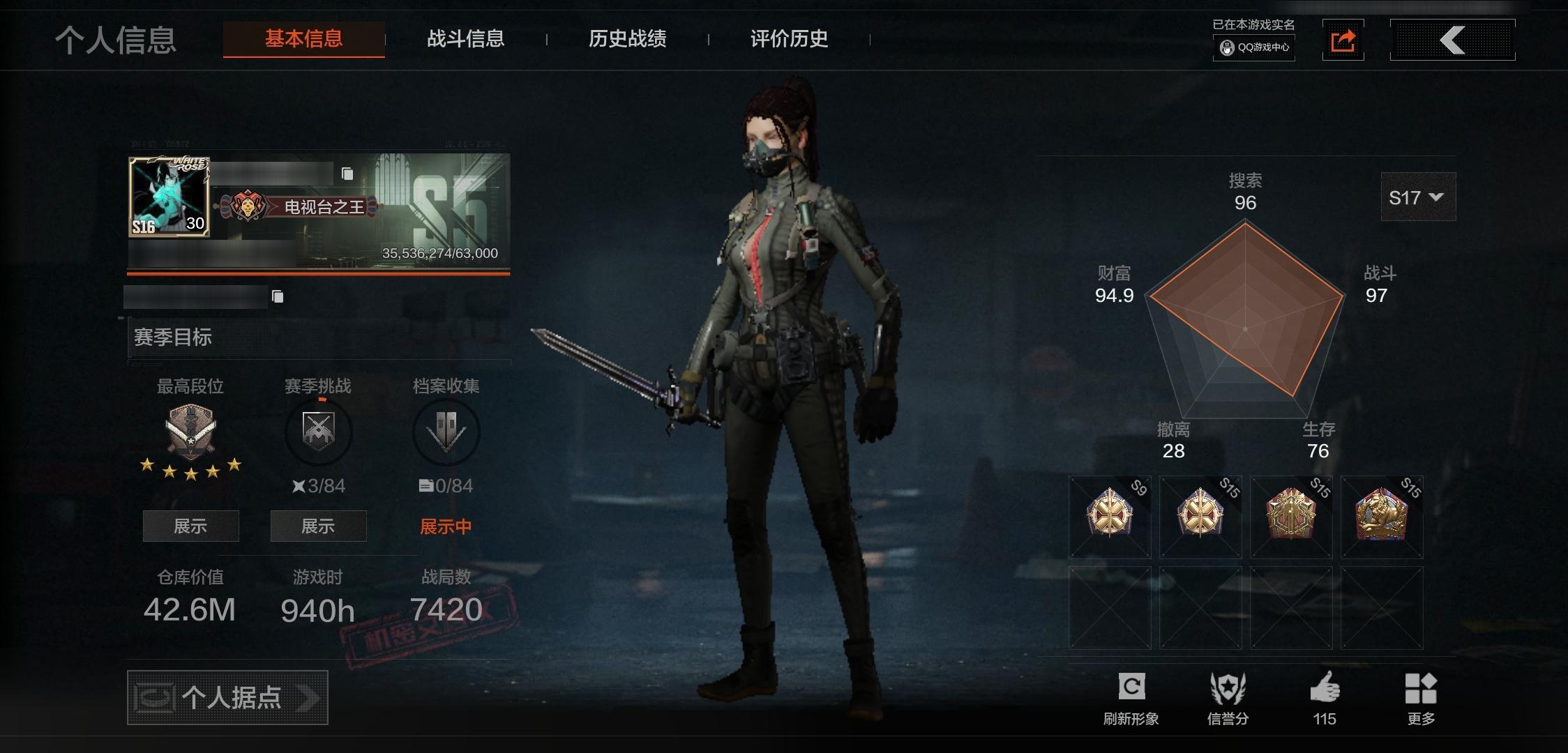This screenshot has width=1568, height=753.
Task: Click the 赛季挑战 season challenge badge icon
Action: [x=318, y=432]
